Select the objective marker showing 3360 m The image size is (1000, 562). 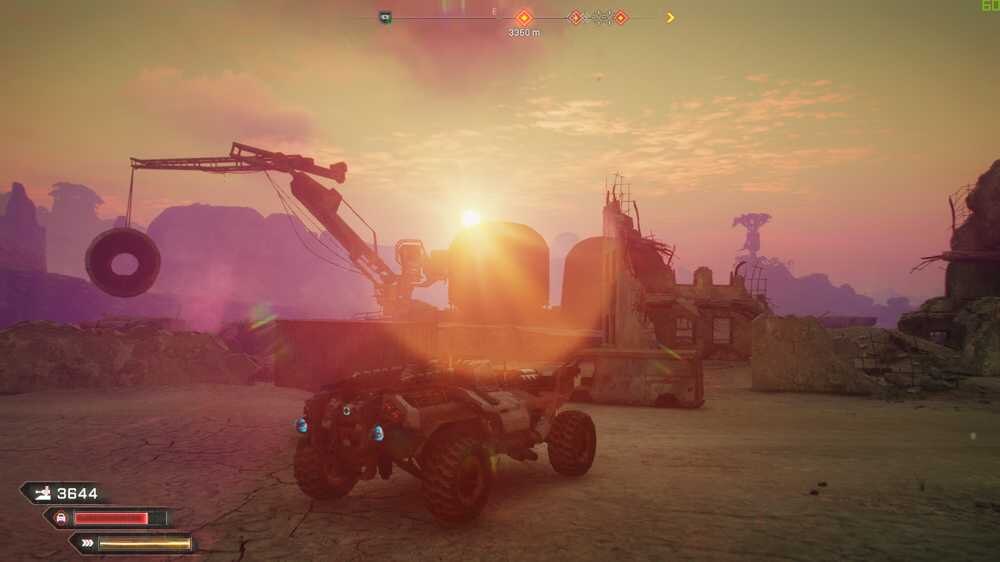(x=523, y=17)
